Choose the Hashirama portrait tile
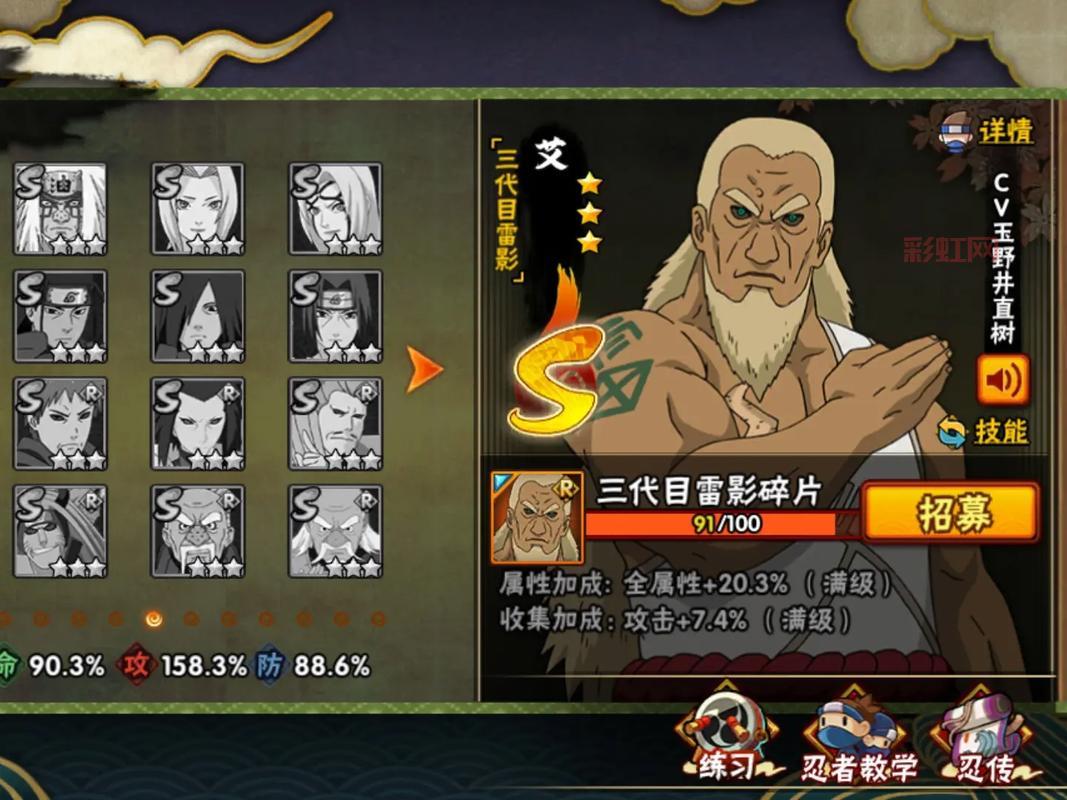Screen dimensions: 1067x800 [x=60, y=317]
